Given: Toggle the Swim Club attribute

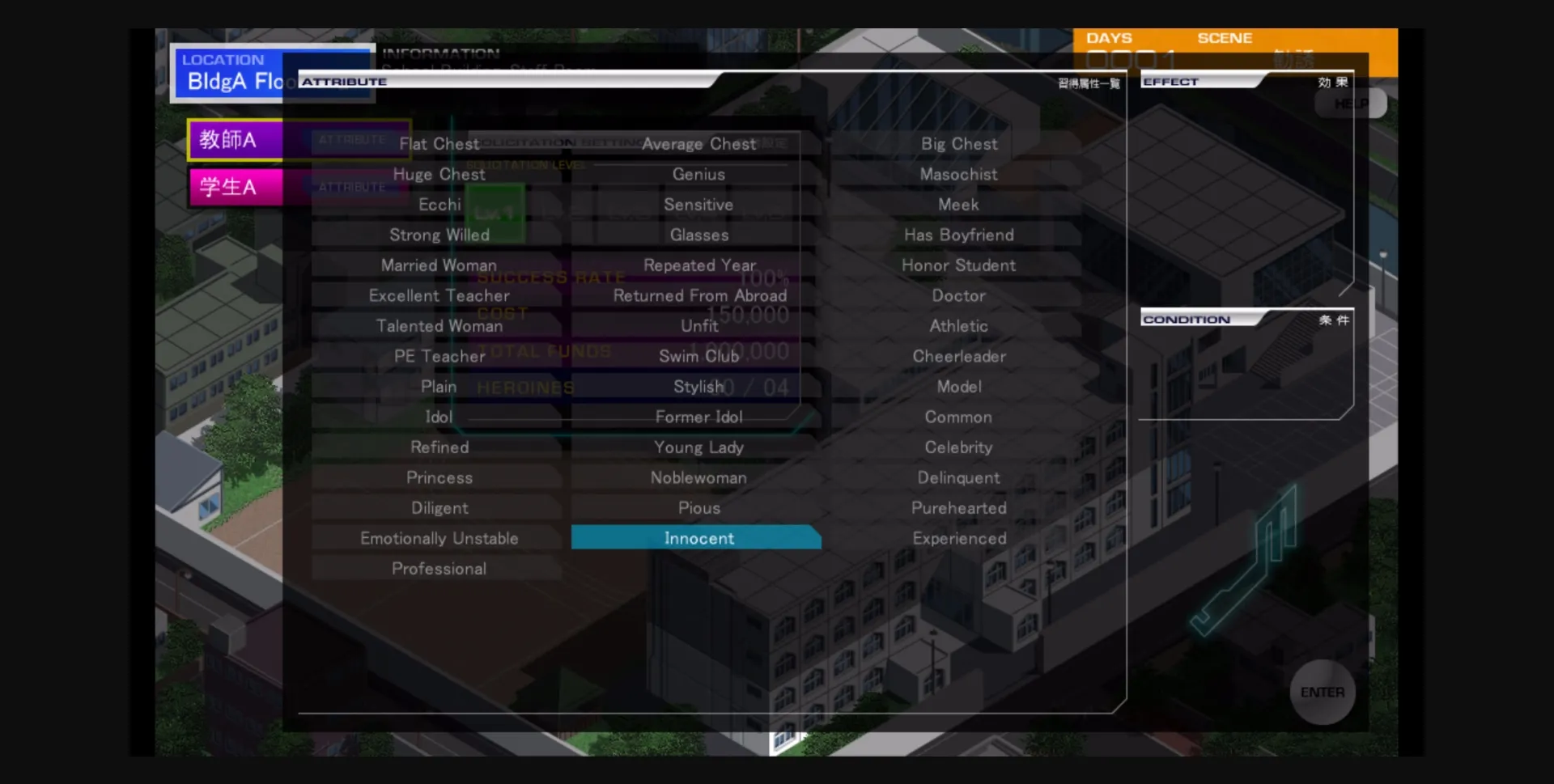Looking at the screenshot, I should point(698,356).
